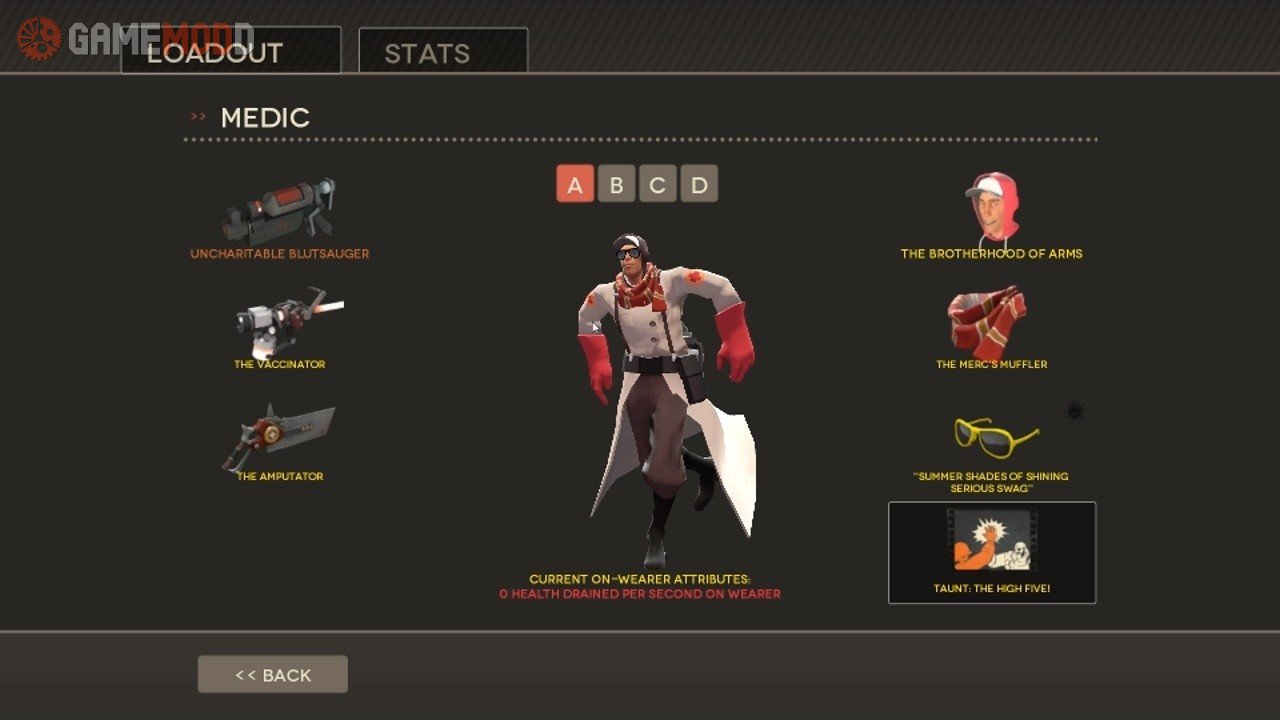
Task: Switch to loadout preset B
Action: 616,184
